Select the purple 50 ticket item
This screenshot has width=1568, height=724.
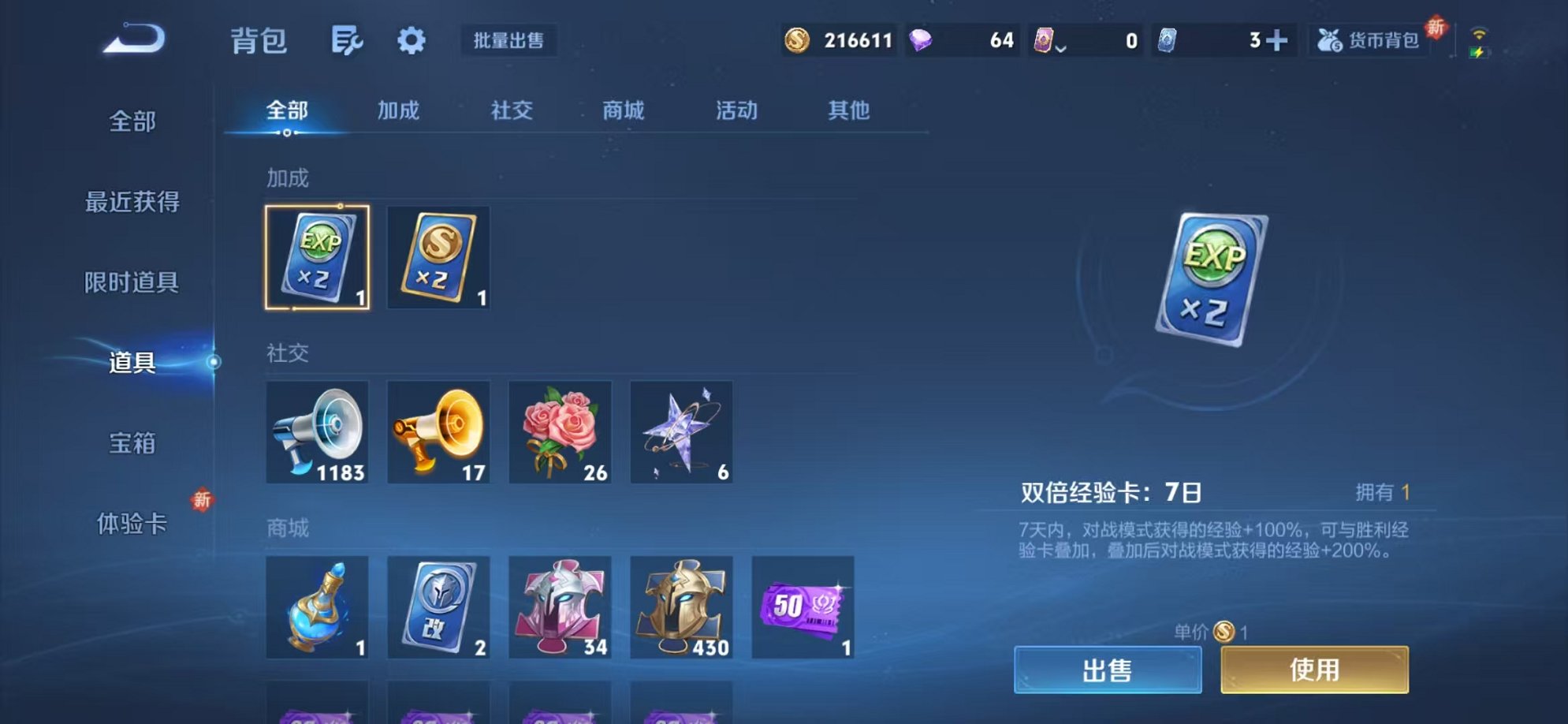click(802, 608)
